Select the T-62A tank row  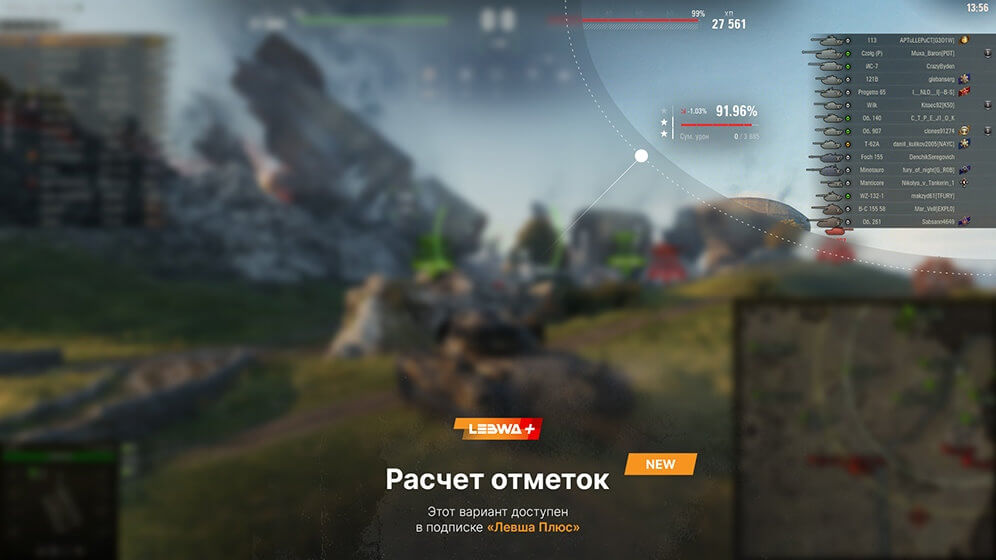pyautogui.click(x=890, y=144)
